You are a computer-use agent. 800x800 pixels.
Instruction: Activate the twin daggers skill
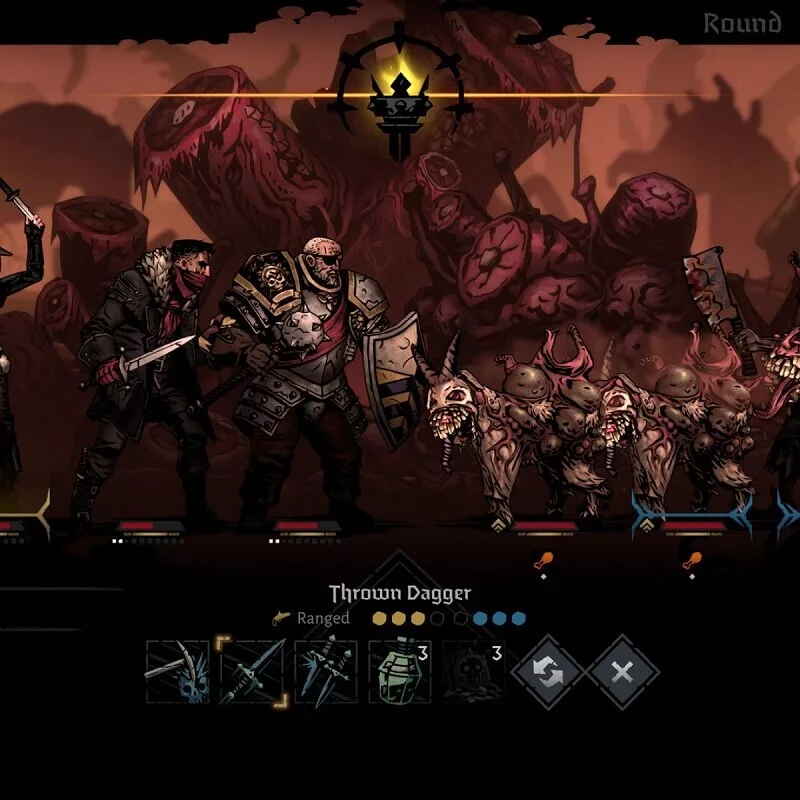tap(326, 672)
